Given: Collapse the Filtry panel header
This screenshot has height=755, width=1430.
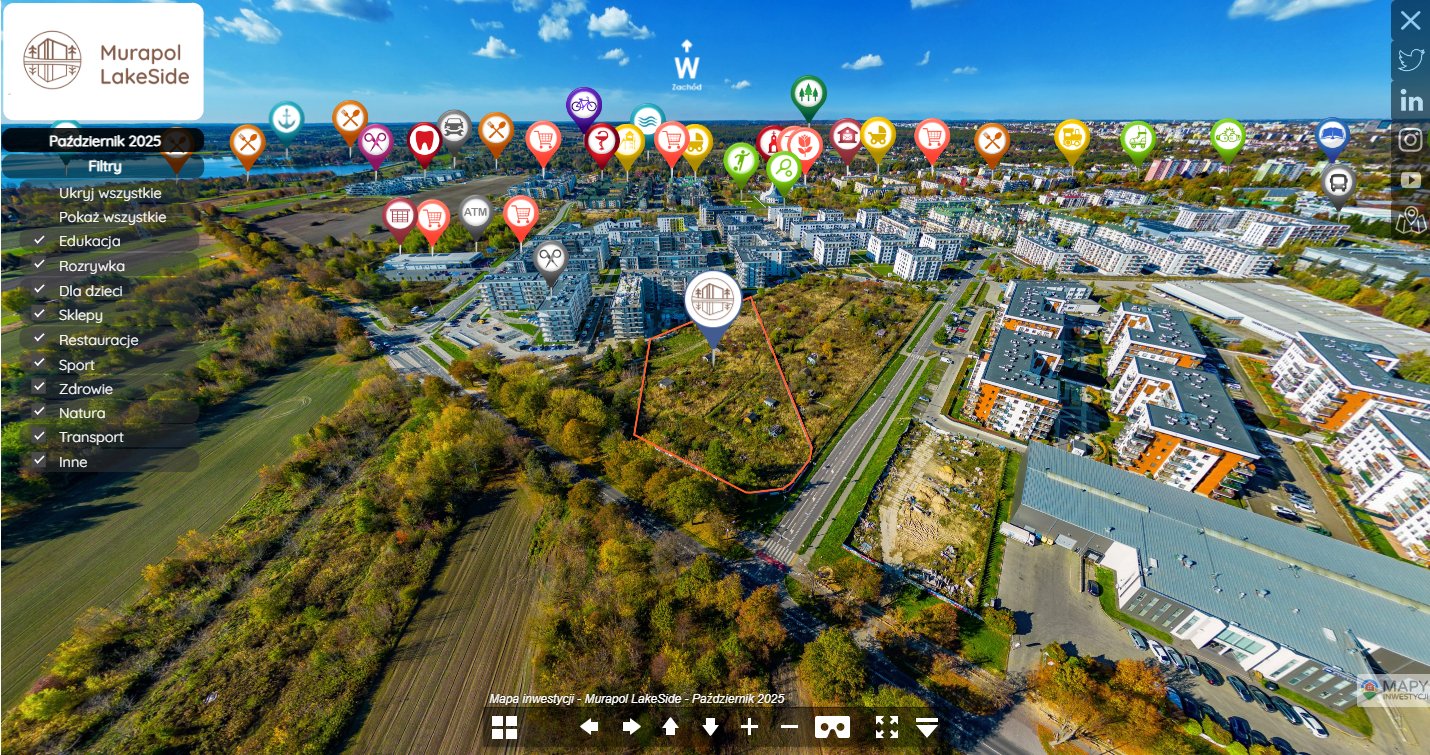Looking at the screenshot, I should tap(104, 166).
